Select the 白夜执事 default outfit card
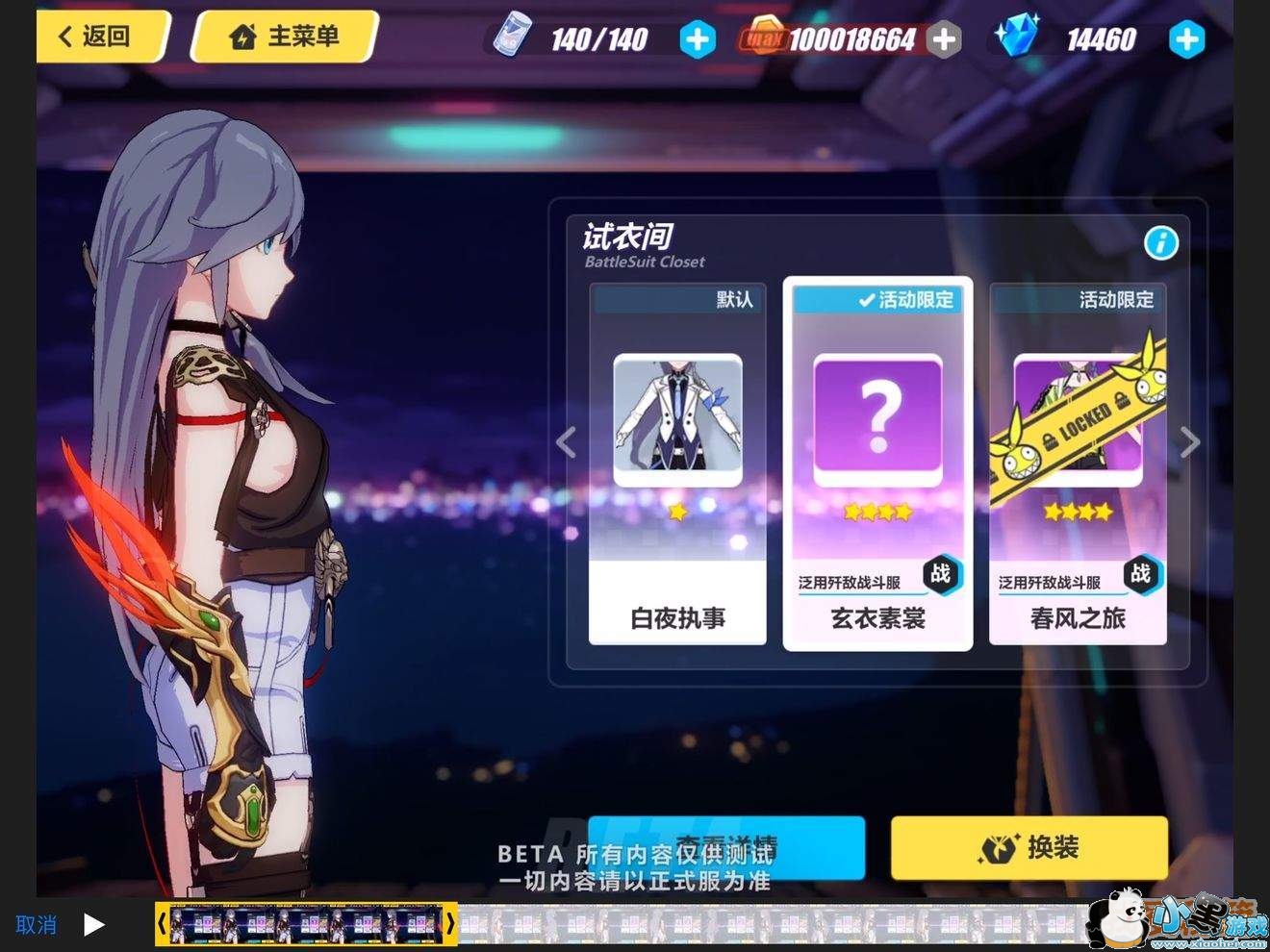 click(677, 463)
